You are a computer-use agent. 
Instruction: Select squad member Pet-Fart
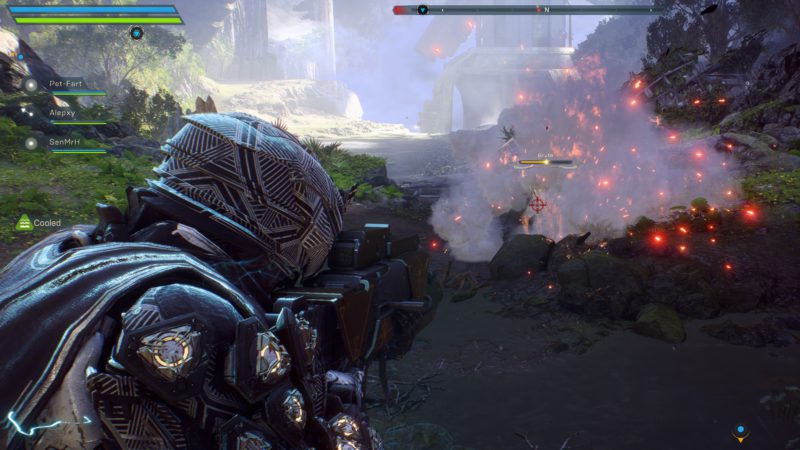coord(64,84)
